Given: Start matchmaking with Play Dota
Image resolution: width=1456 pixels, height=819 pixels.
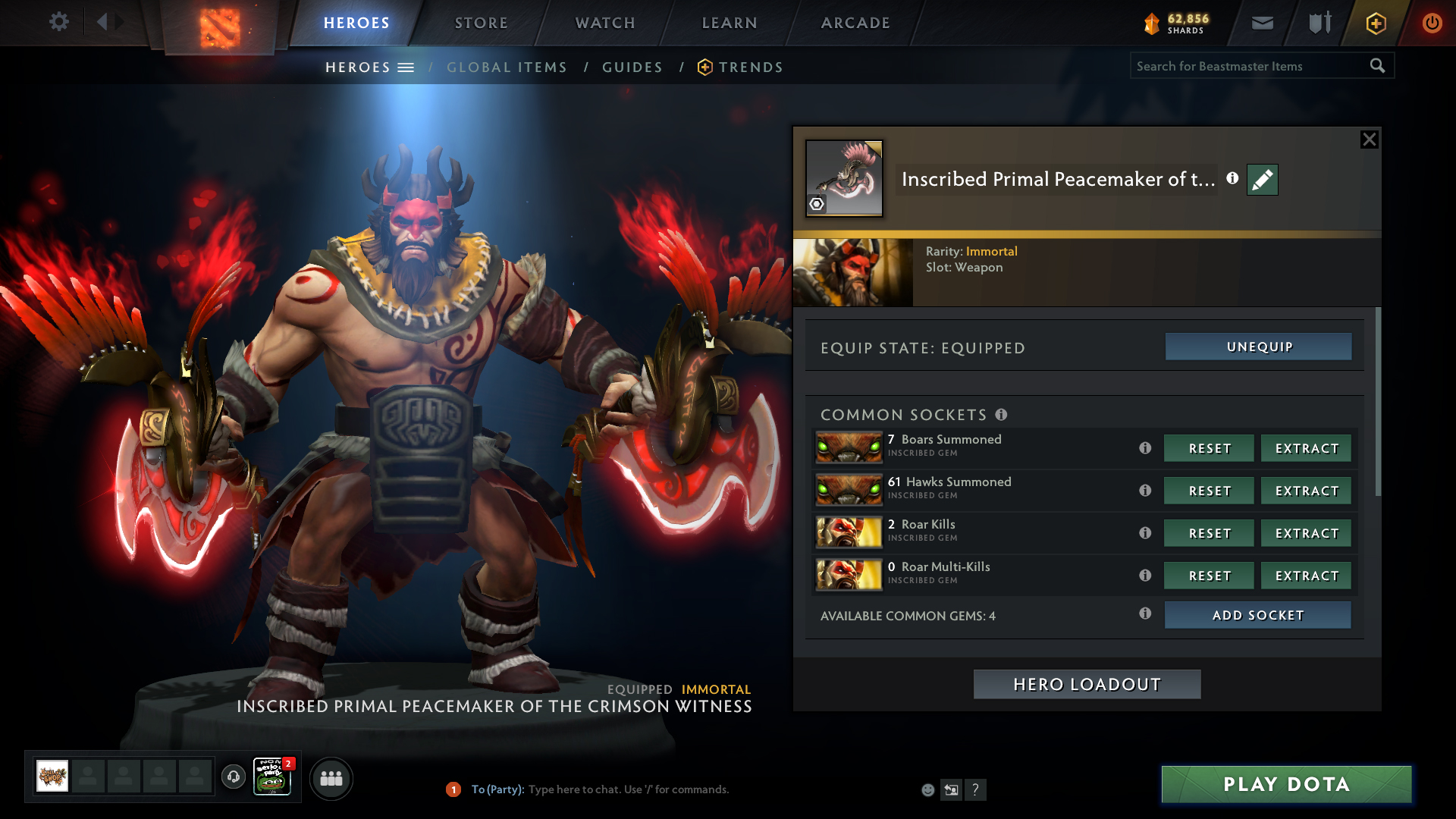Looking at the screenshot, I should [1286, 784].
